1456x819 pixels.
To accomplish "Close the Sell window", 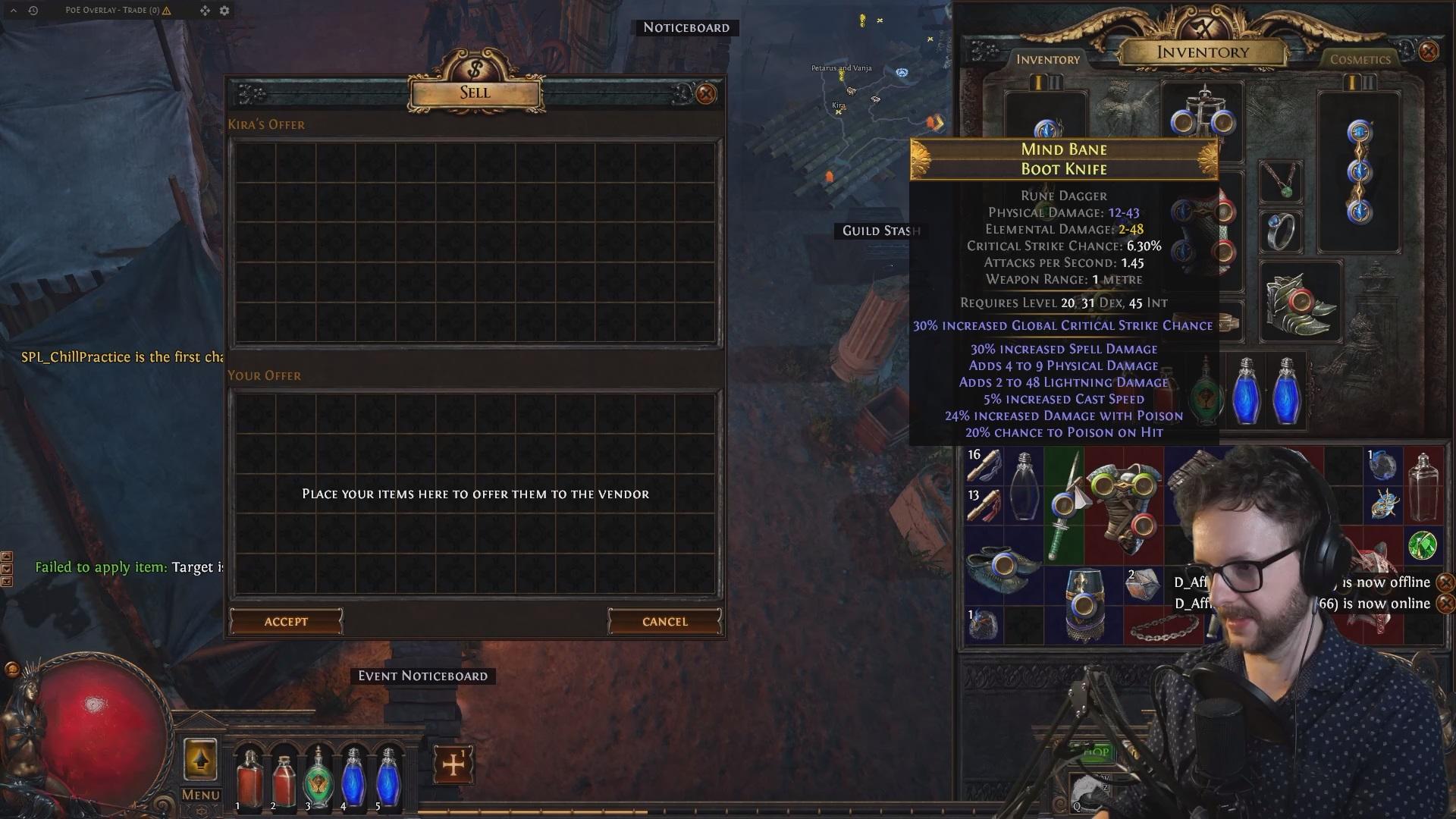I will (706, 94).
